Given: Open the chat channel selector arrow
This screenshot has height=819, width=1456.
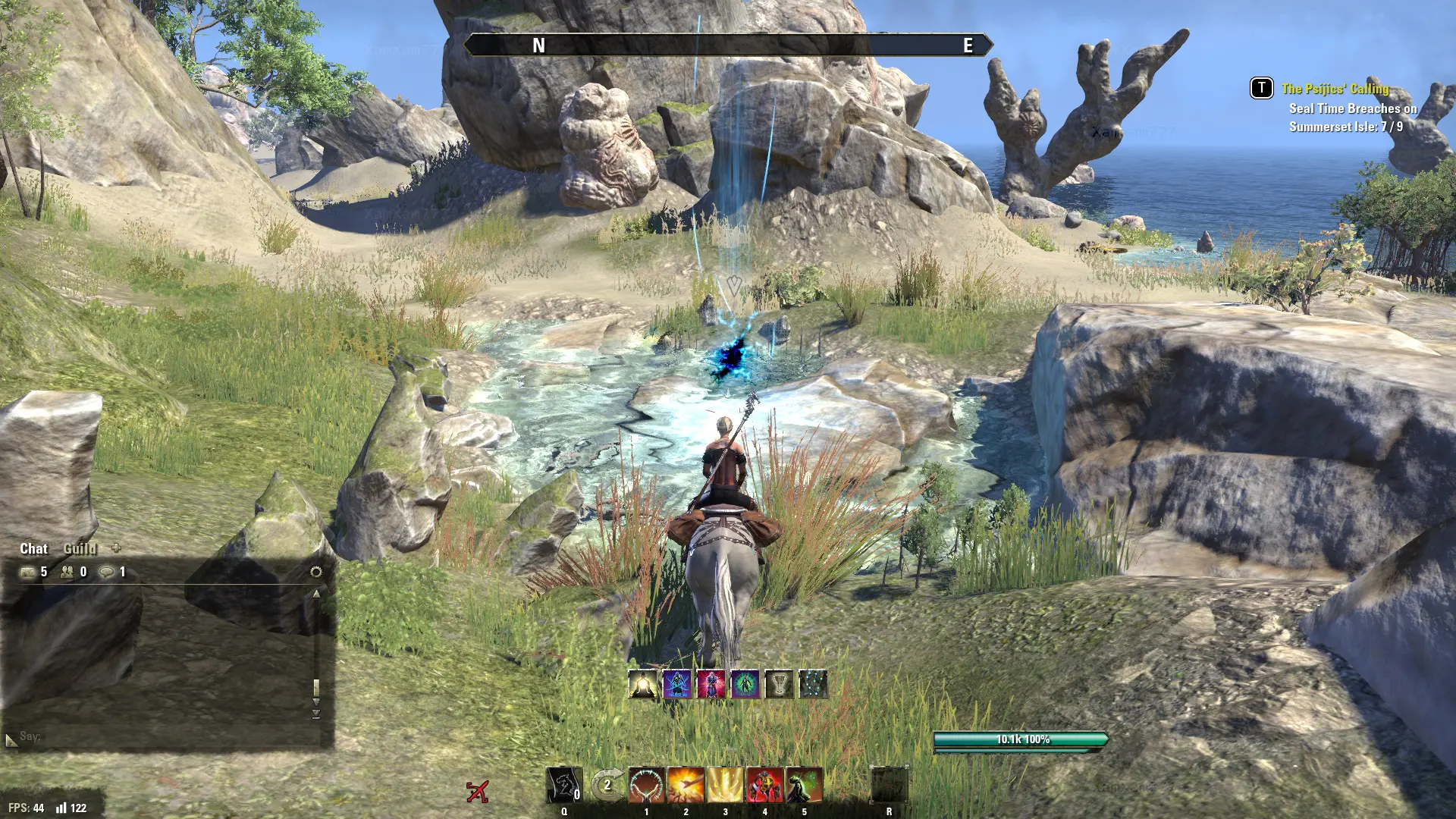Looking at the screenshot, I should click(11, 739).
